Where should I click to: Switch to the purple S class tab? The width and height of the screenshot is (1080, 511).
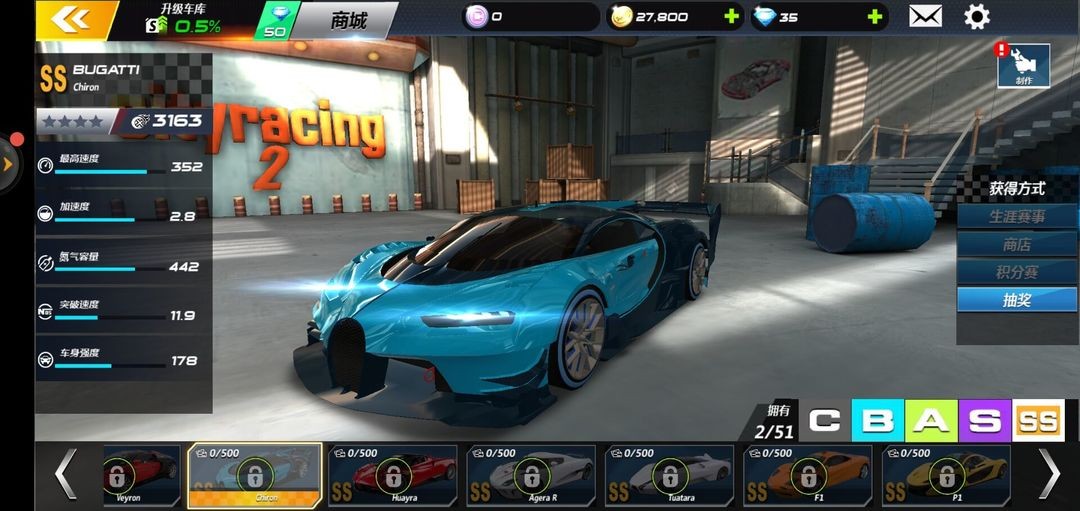coord(984,421)
